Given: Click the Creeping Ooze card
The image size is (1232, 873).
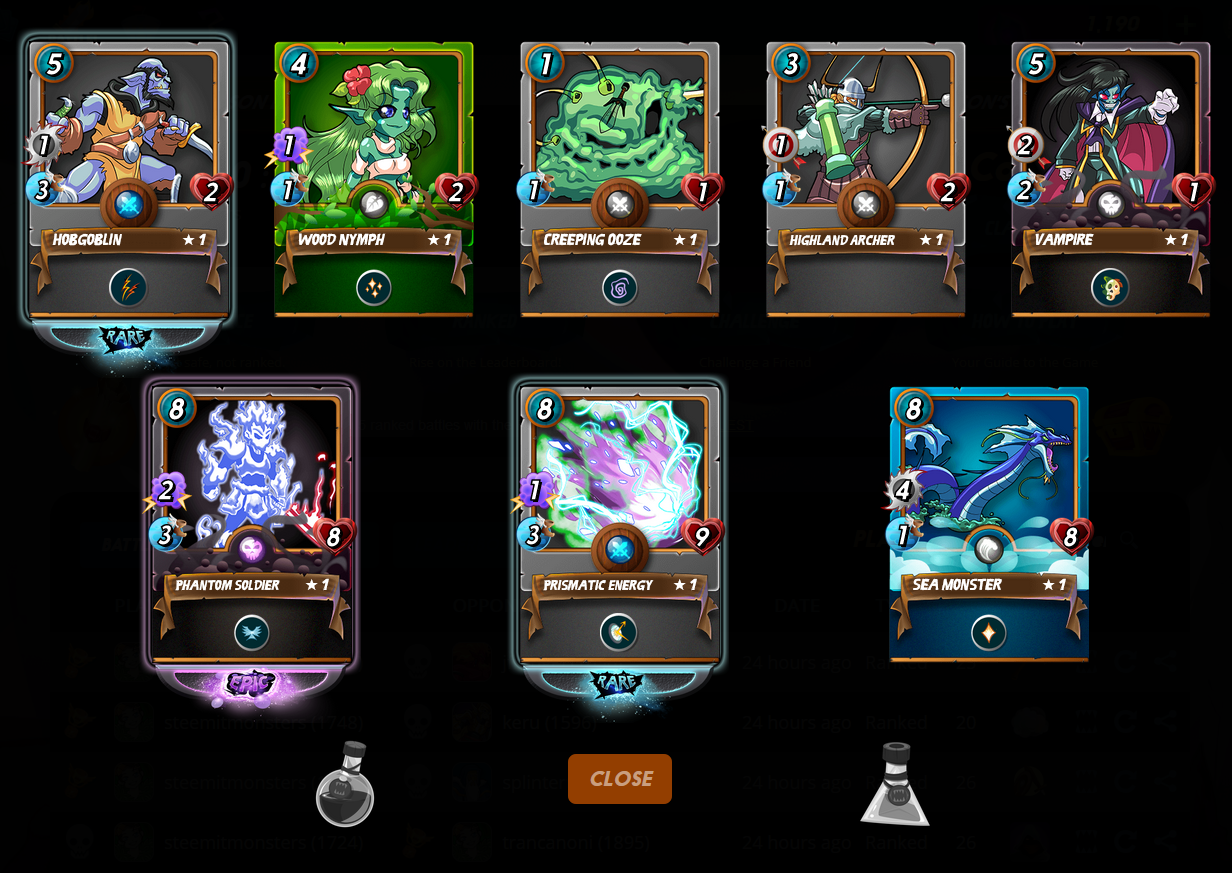Looking at the screenshot, I should [619, 180].
